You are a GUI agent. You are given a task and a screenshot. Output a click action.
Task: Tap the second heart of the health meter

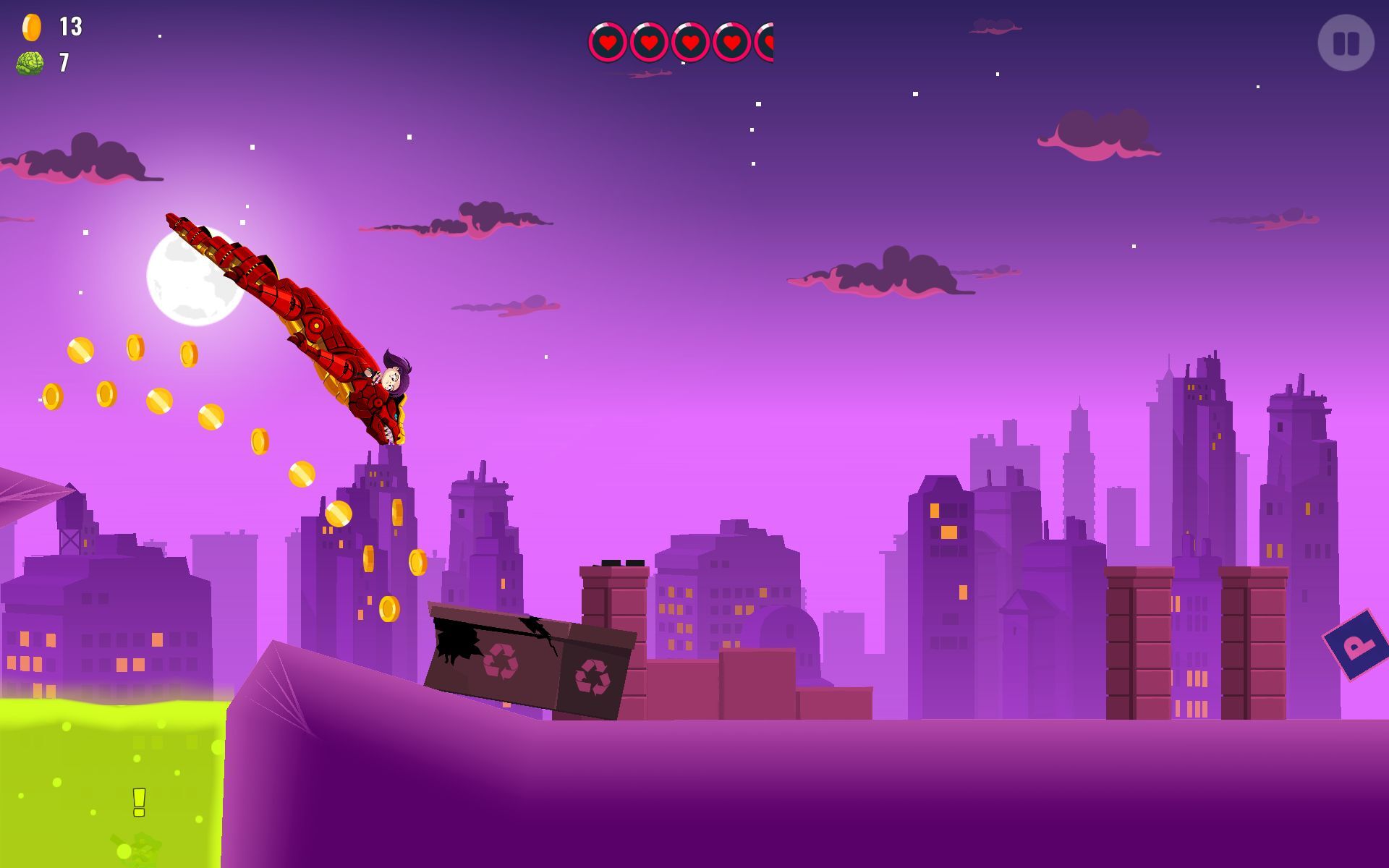coord(648,42)
